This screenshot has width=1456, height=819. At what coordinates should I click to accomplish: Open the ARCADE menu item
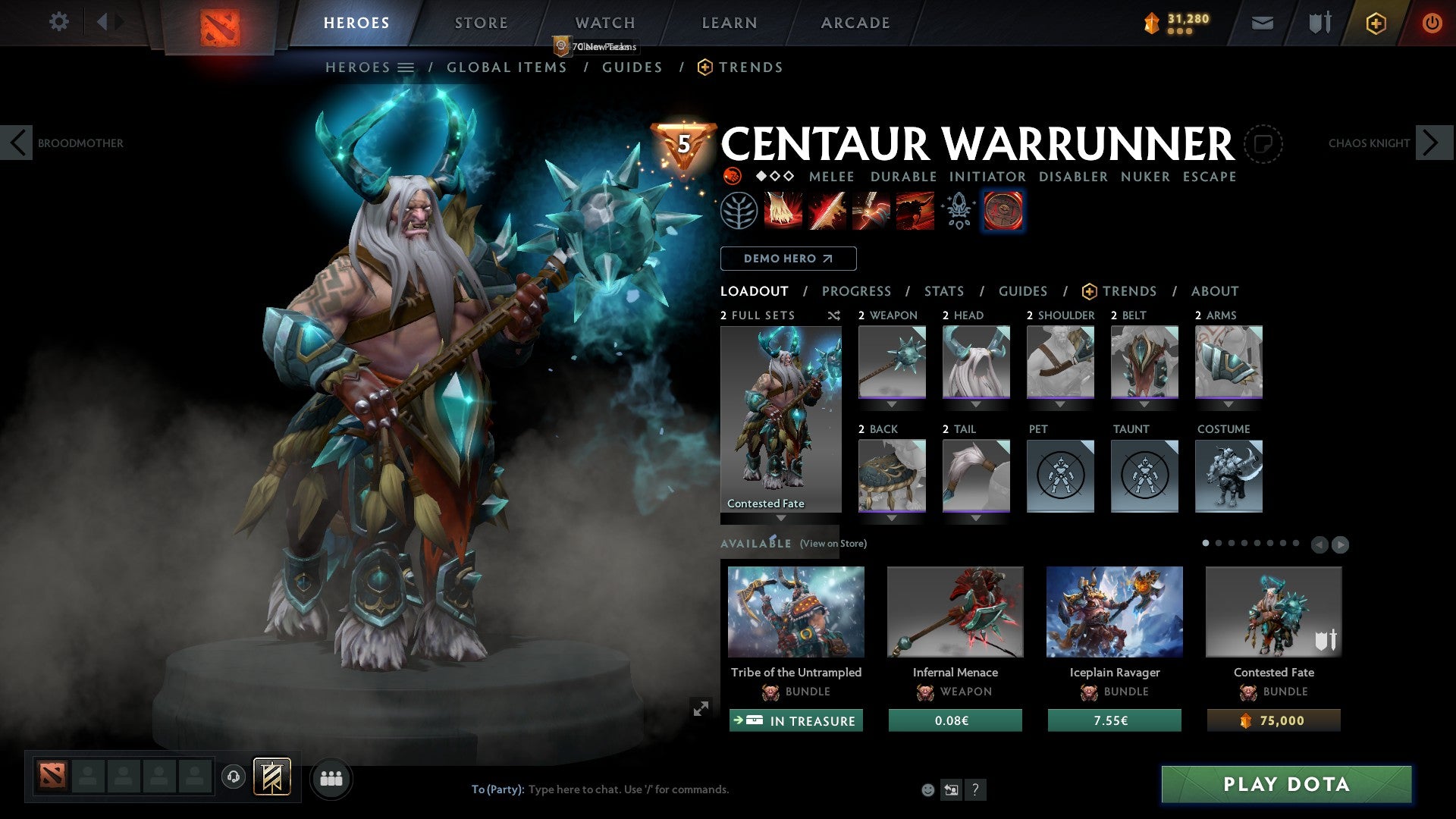855,23
